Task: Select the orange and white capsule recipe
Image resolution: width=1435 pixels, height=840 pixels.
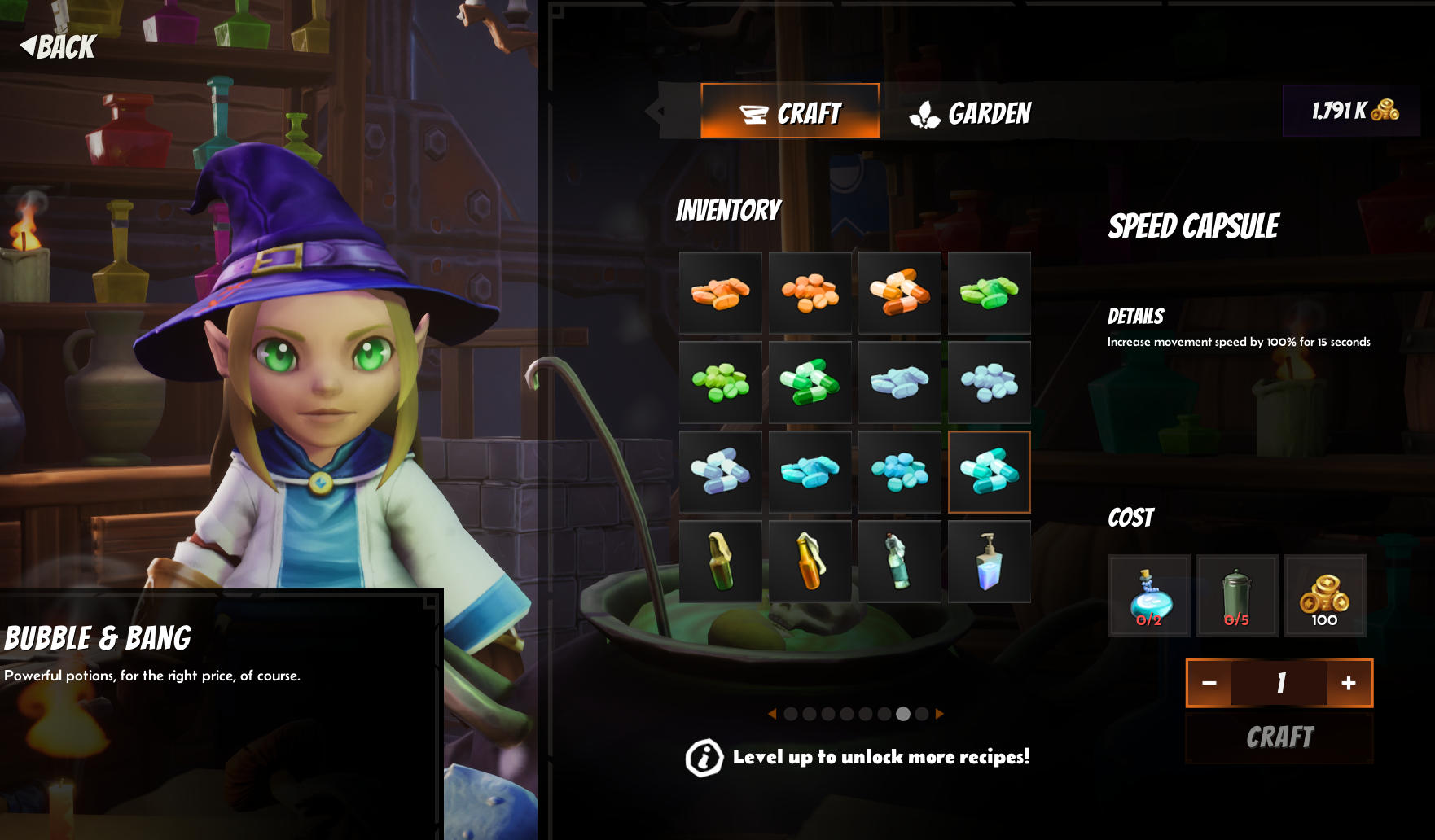Action: click(899, 293)
